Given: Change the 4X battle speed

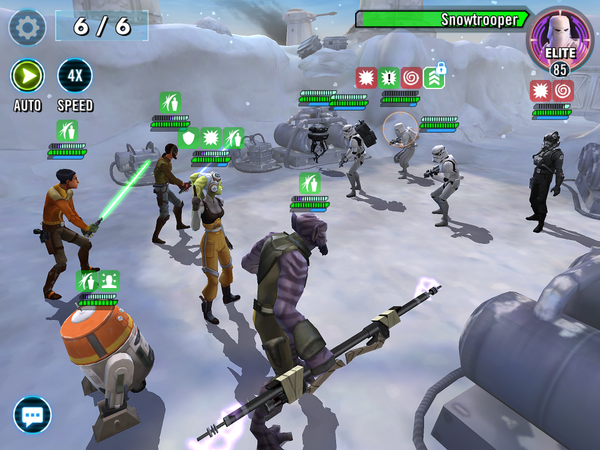Looking at the screenshot, I should 75,76.
